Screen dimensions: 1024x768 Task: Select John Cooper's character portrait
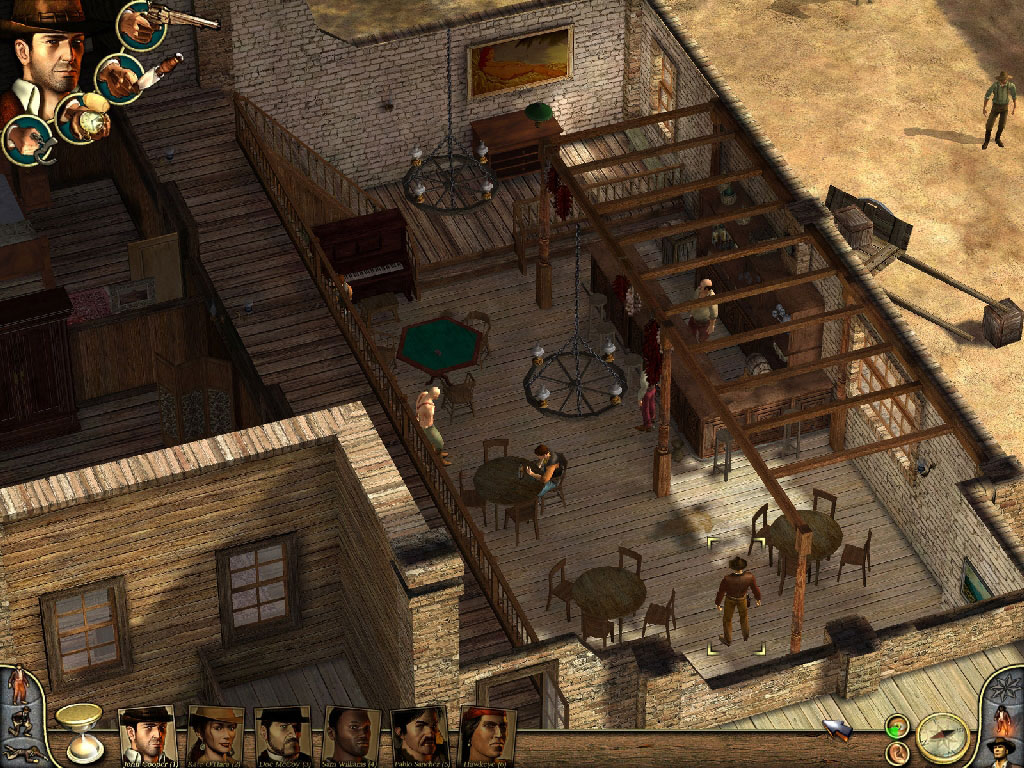coord(147,735)
